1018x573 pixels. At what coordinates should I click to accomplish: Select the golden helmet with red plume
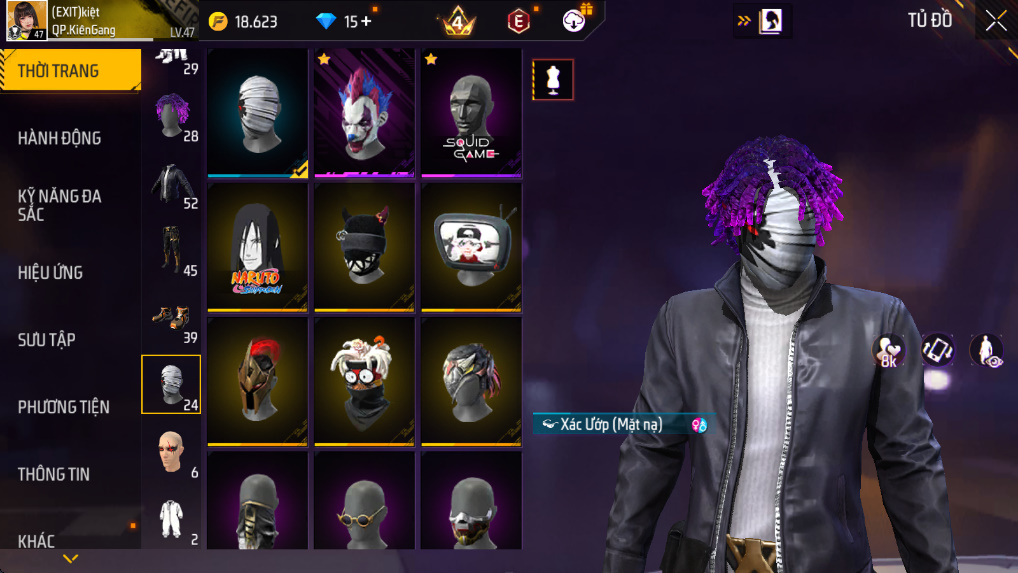click(258, 380)
